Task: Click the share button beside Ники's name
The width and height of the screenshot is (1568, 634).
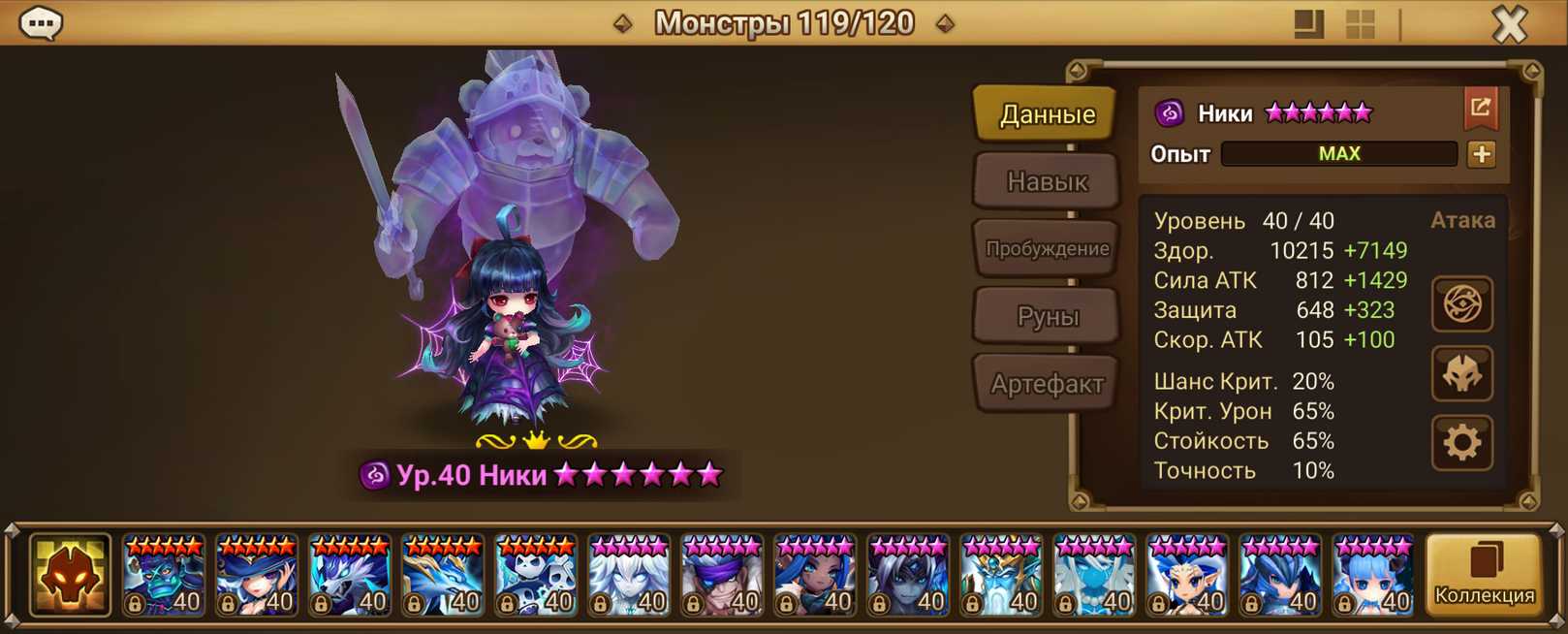Action: tap(1480, 108)
